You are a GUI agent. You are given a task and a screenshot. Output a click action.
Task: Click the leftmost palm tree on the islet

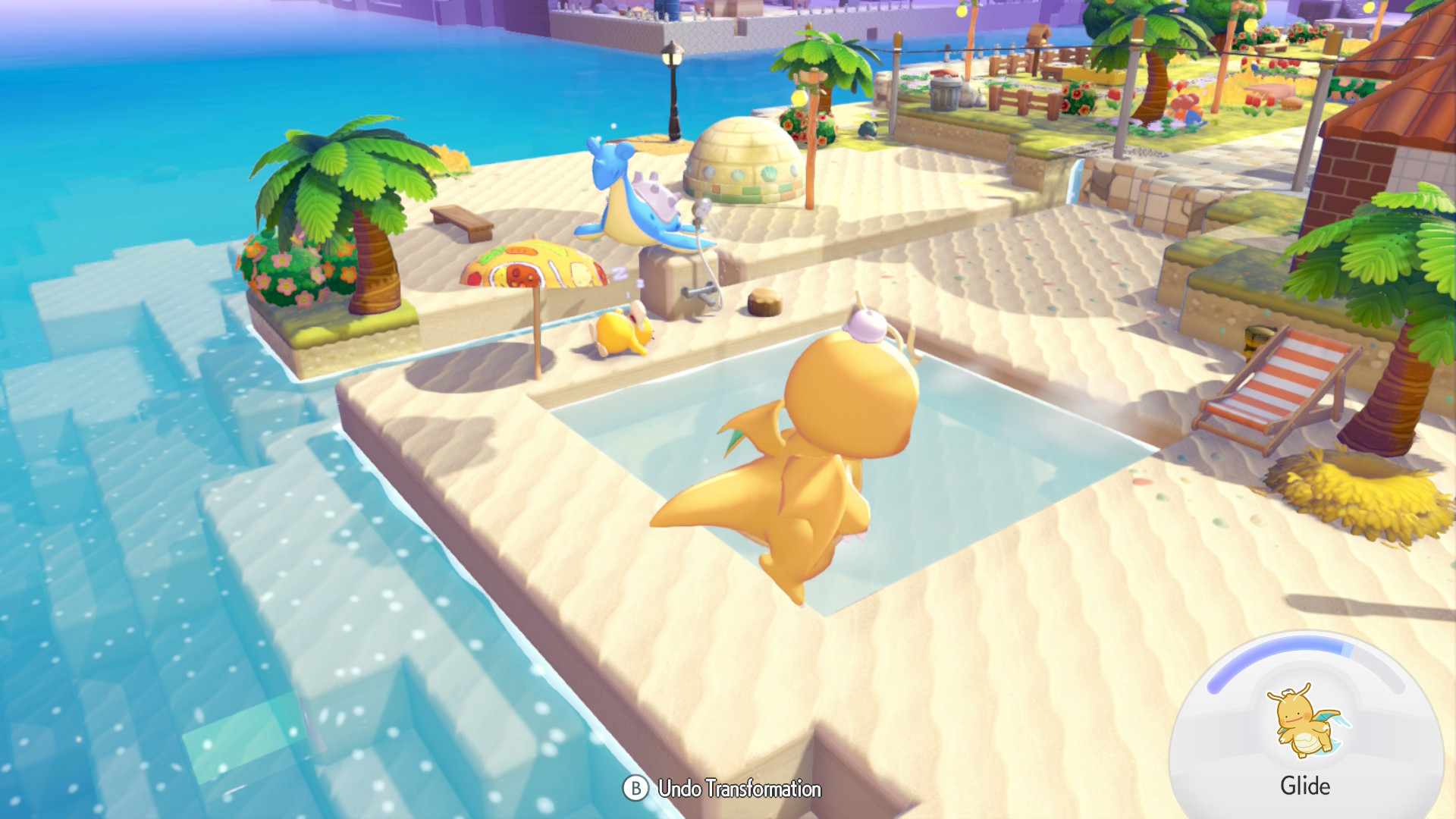click(x=349, y=205)
